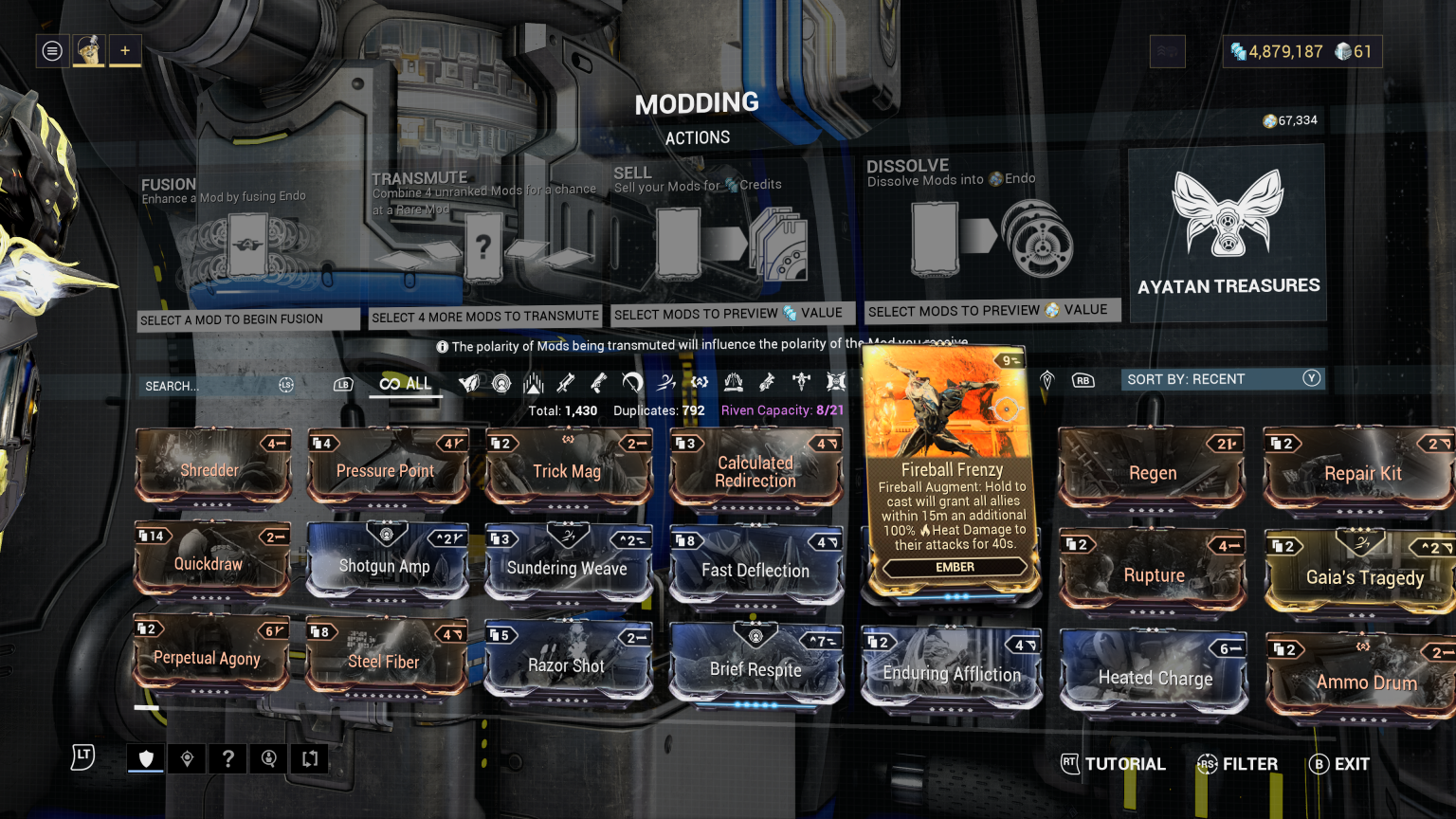Open the Sort By Recent dropdown
The width and height of the screenshot is (1456, 819).
pos(1223,378)
